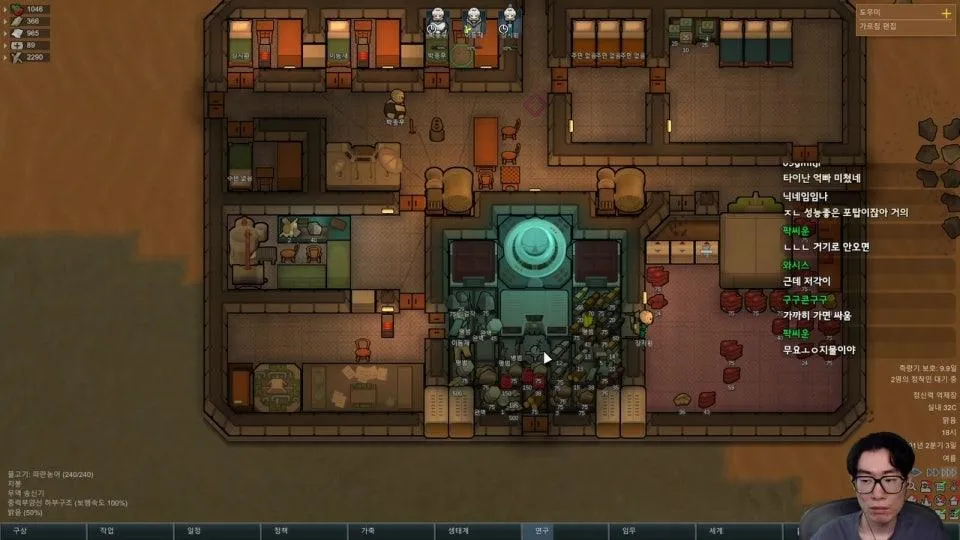
Task: Select the middle colonist portrait in the bar
Action: coord(473,18)
